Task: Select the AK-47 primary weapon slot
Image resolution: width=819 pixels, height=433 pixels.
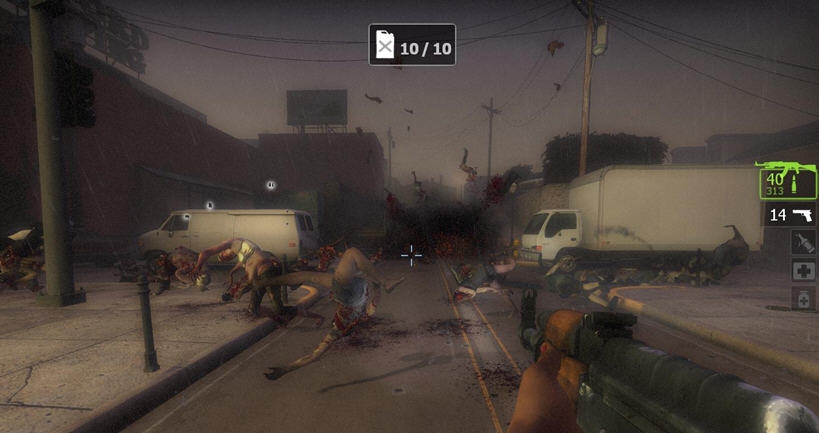Action: pyautogui.click(x=788, y=180)
